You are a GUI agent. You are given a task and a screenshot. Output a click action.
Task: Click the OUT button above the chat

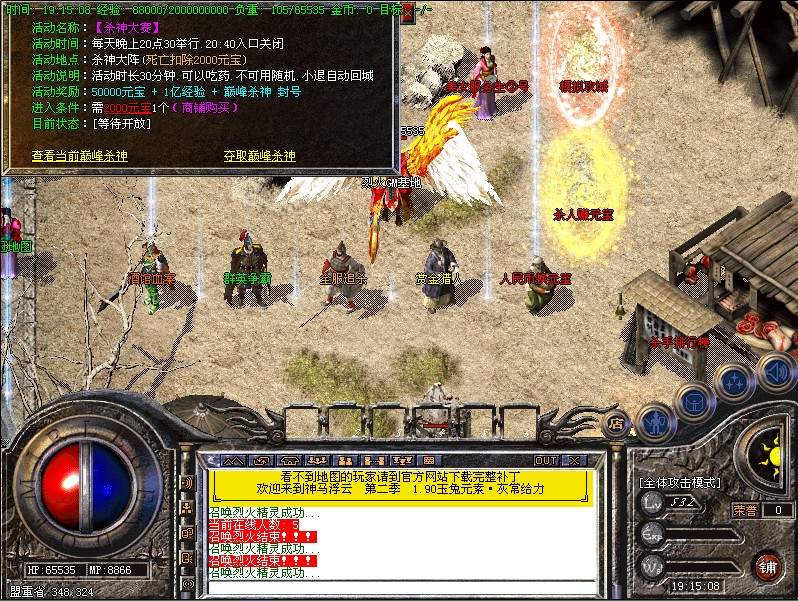[545, 460]
